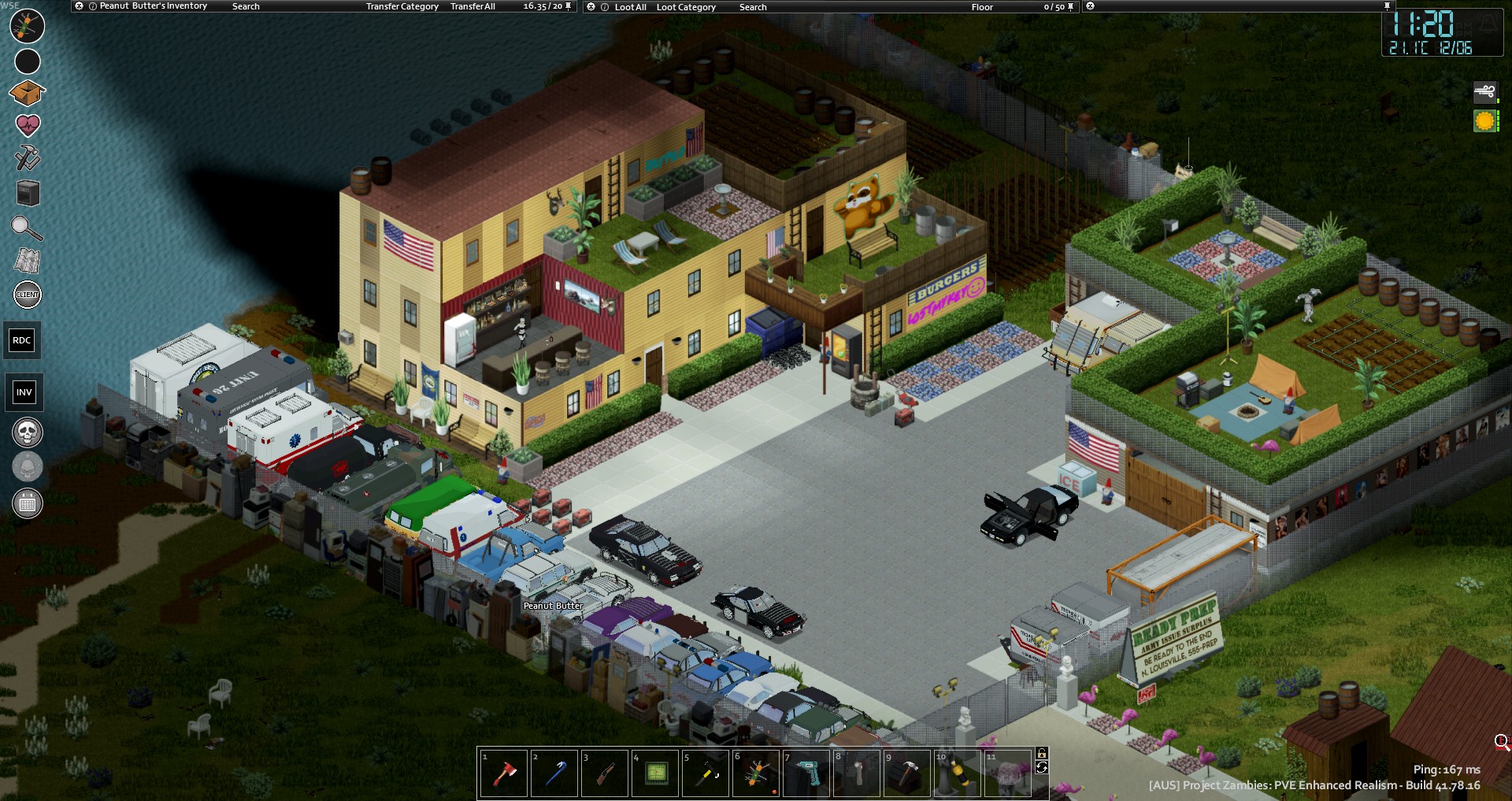Click the Loot All button
Image resolution: width=1512 pixels, height=801 pixels.
pos(630,6)
